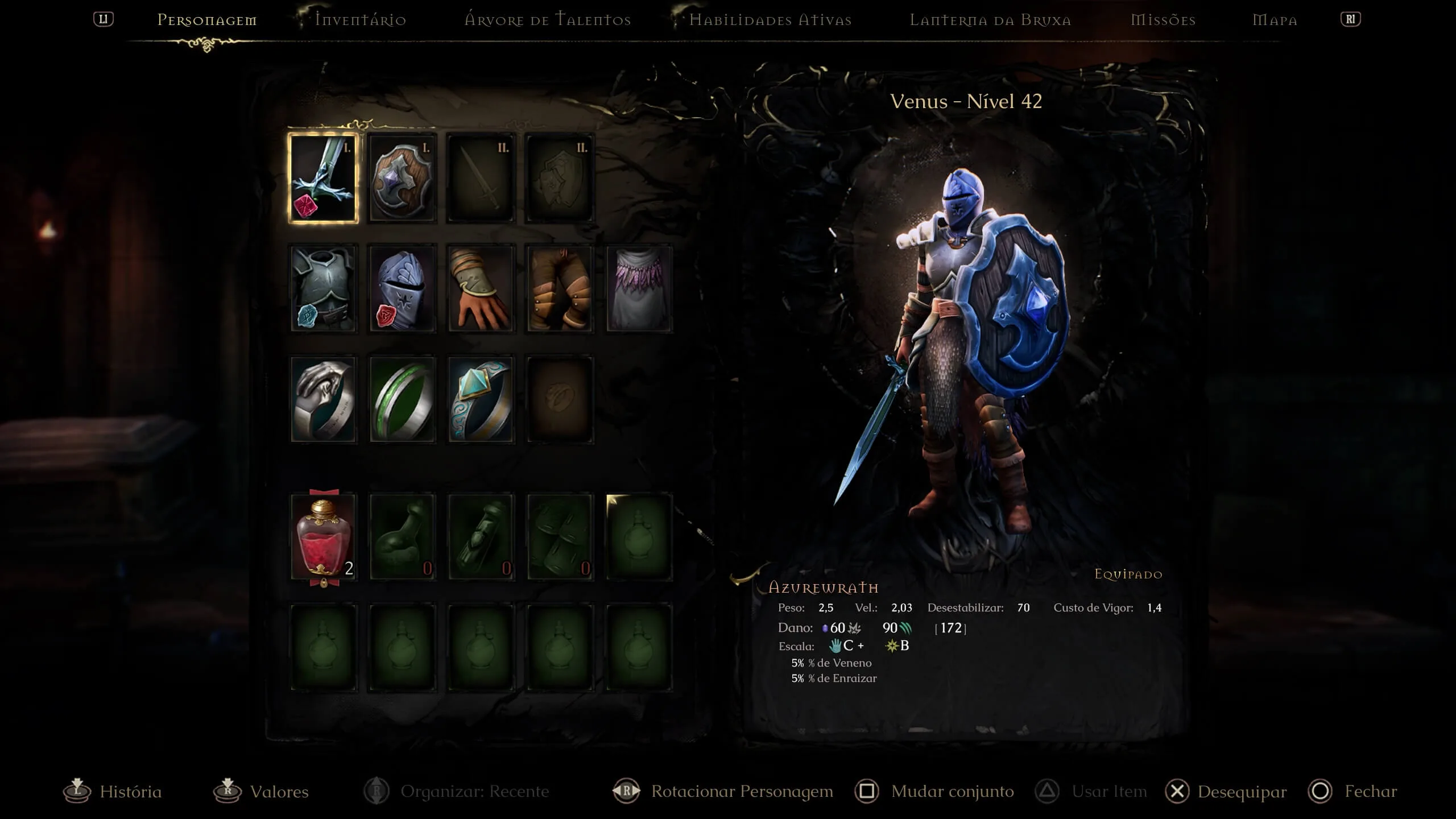Select the silver clasped-hands ring
This screenshot has height=819, width=1456.
click(x=323, y=399)
